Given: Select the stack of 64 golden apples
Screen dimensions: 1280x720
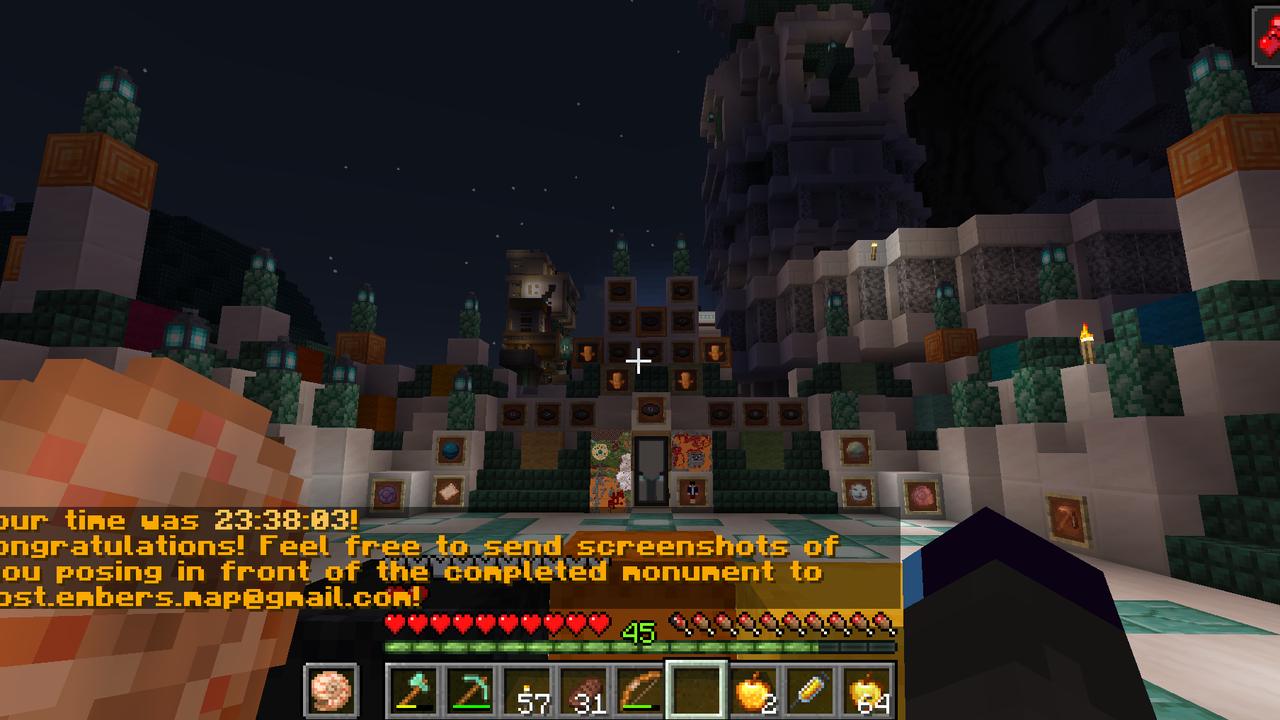Looking at the screenshot, I should coord(866,689).
